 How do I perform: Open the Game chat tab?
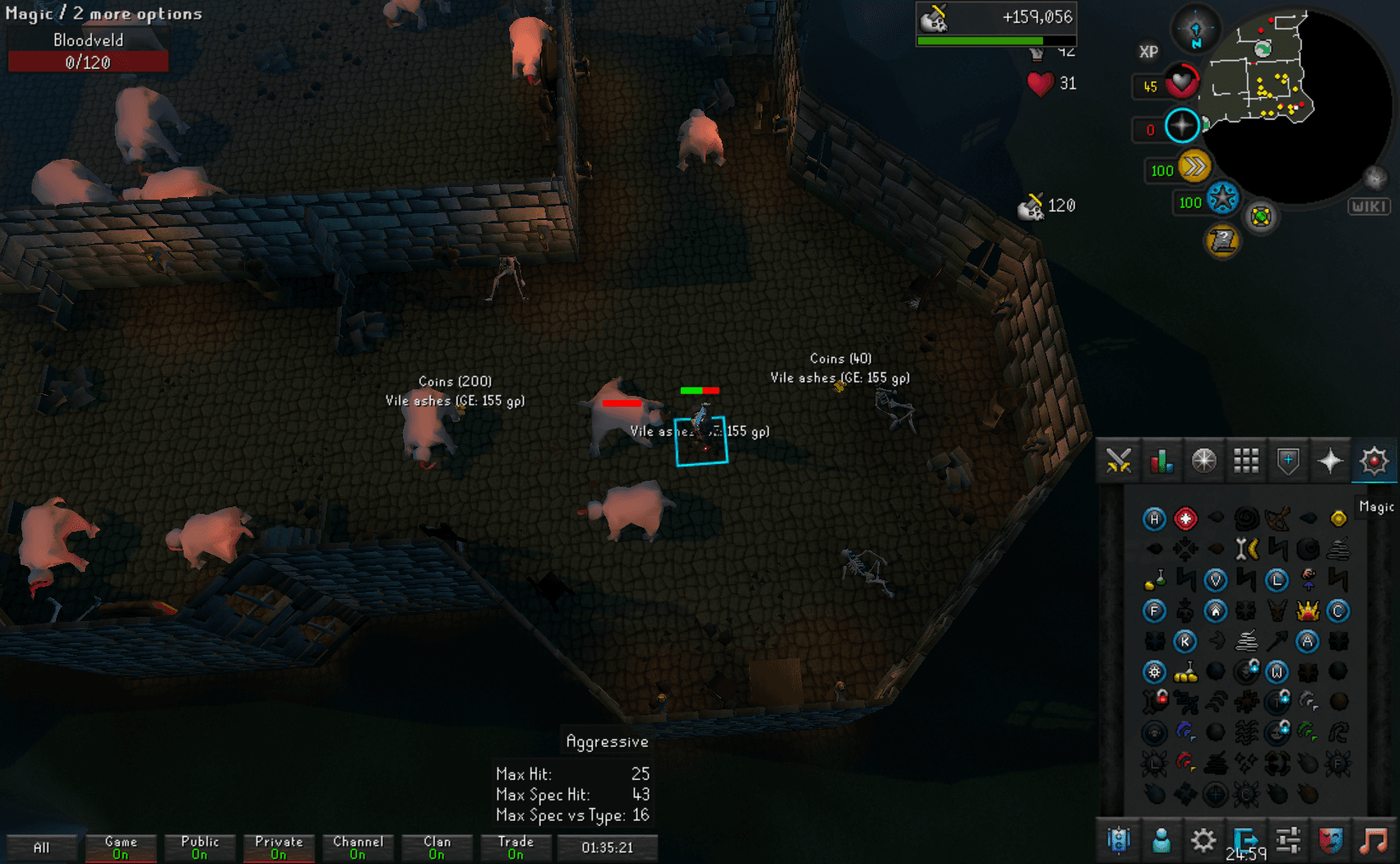[x=120, y=846]
